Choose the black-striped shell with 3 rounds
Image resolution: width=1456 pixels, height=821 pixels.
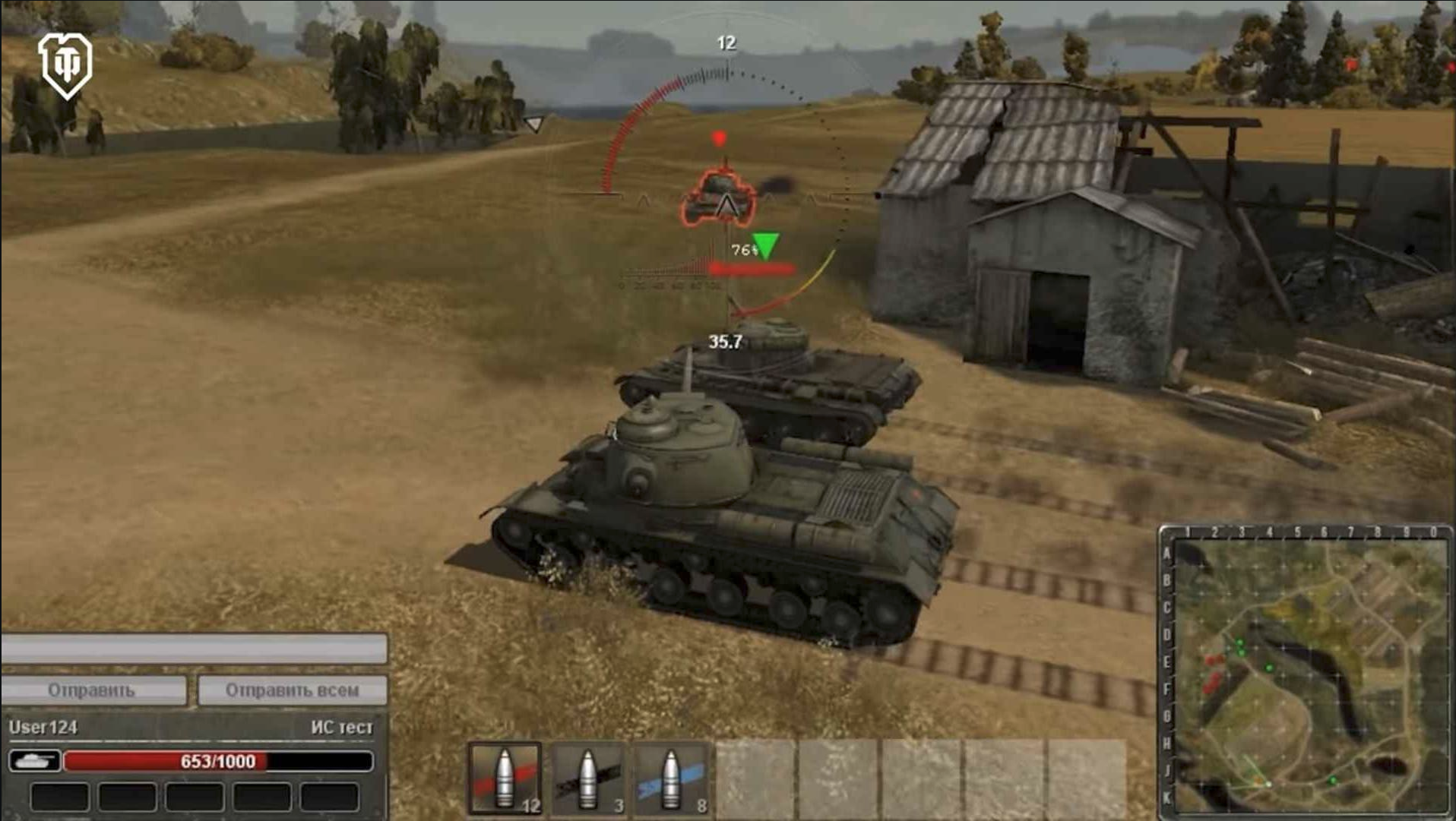[x=588, y=778]
